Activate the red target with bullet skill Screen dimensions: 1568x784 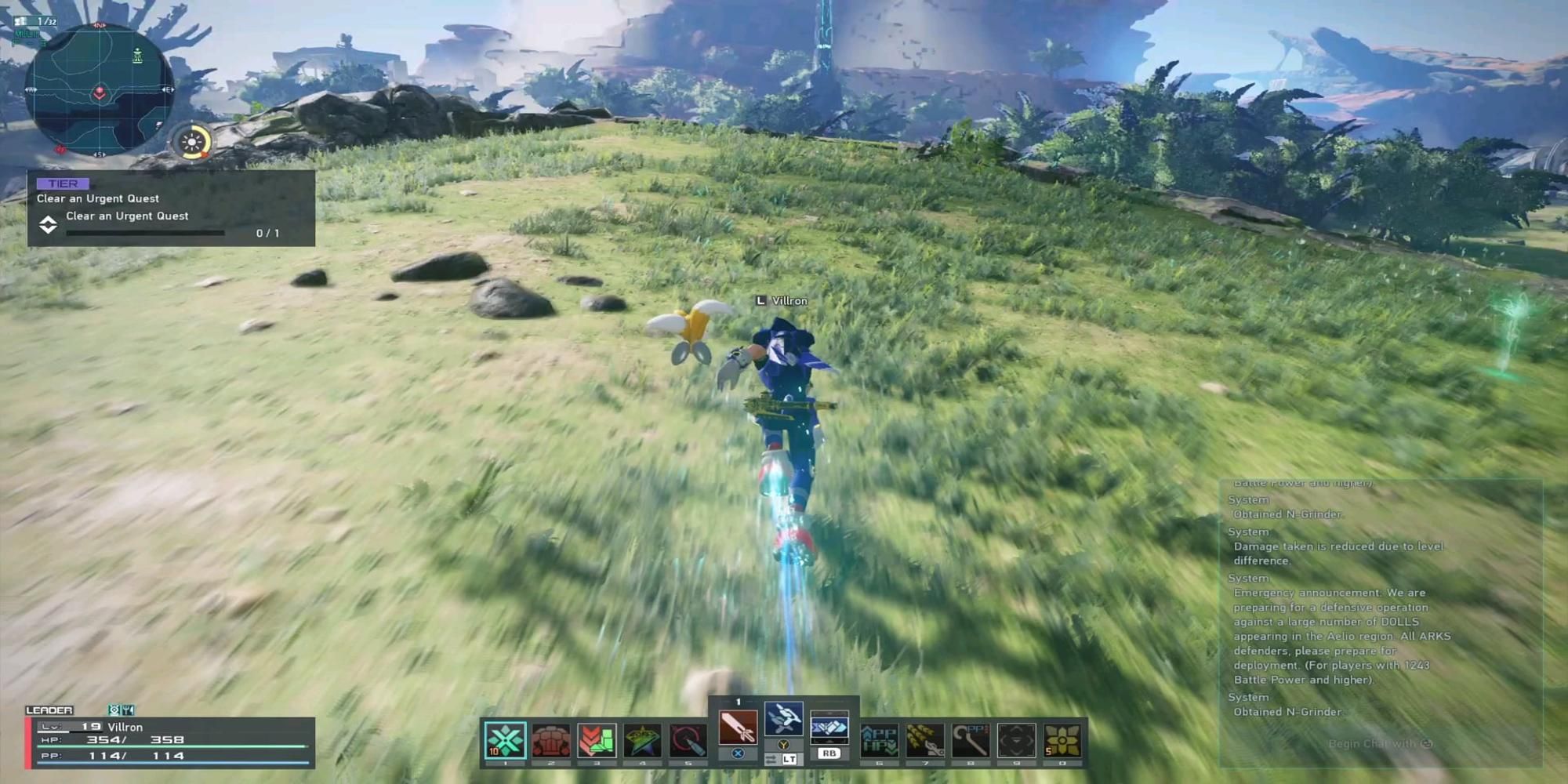point(688,740)
